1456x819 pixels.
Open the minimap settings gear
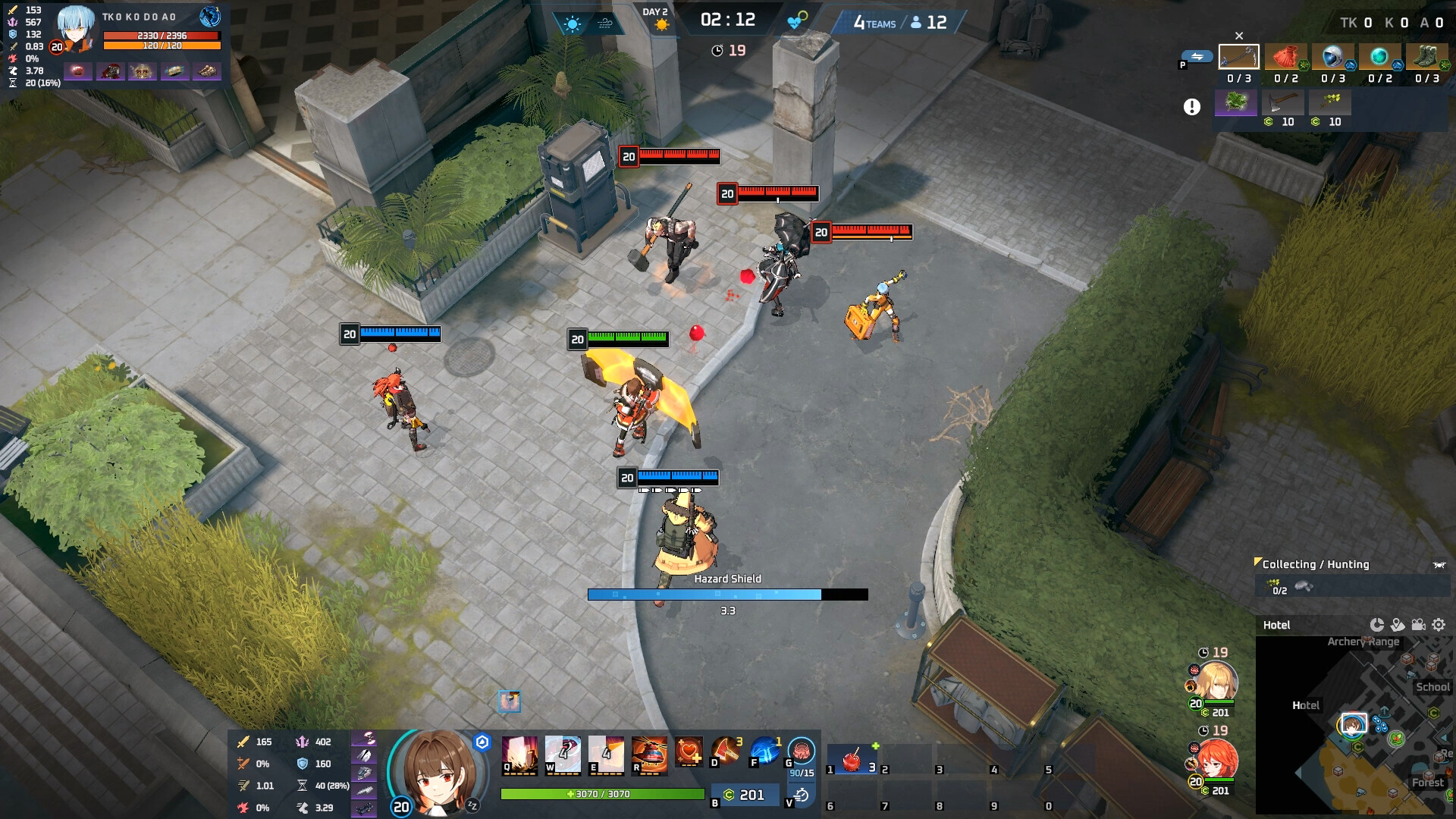point(1438,624)
